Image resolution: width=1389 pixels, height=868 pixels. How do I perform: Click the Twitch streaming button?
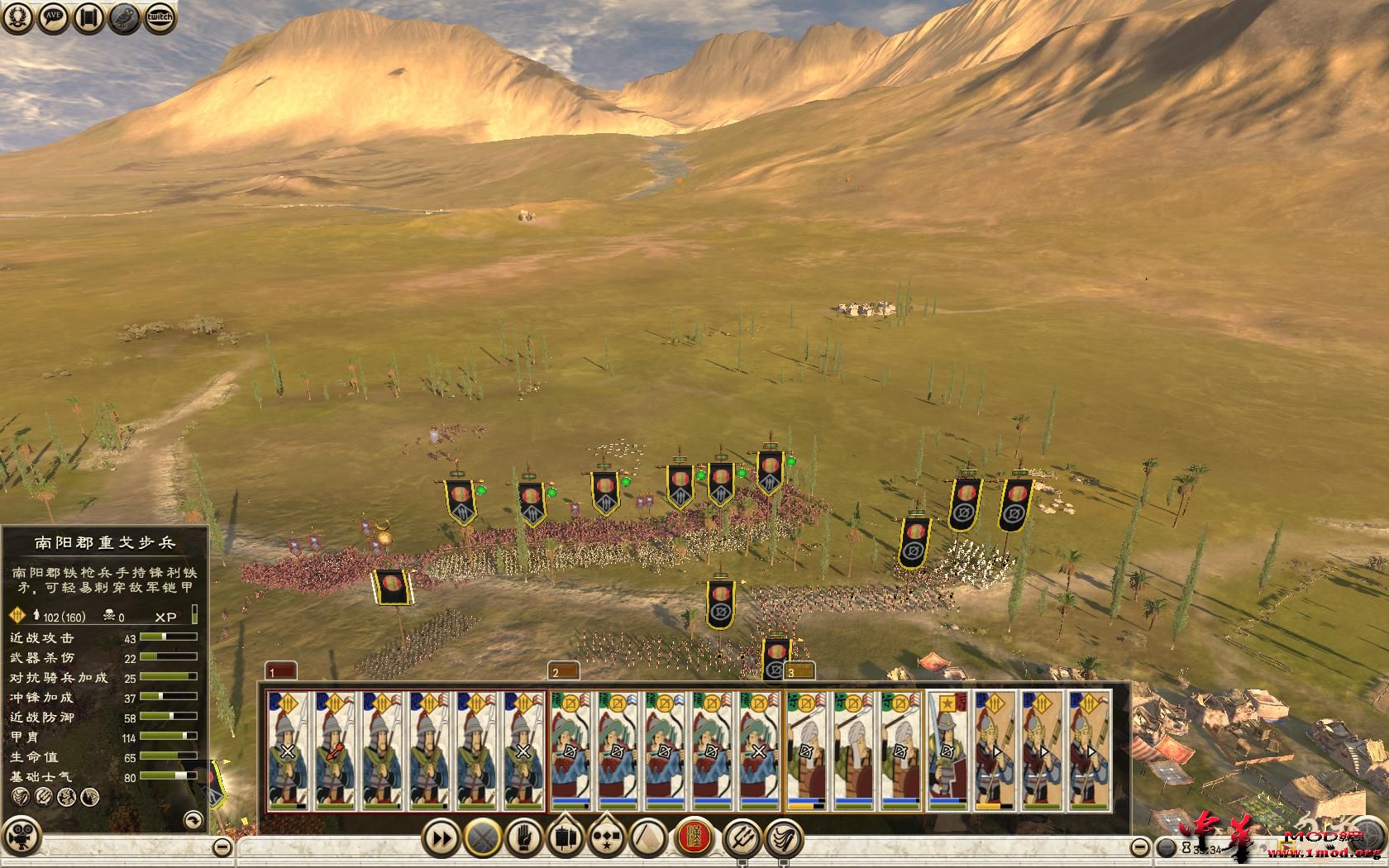tap(160, 17)
